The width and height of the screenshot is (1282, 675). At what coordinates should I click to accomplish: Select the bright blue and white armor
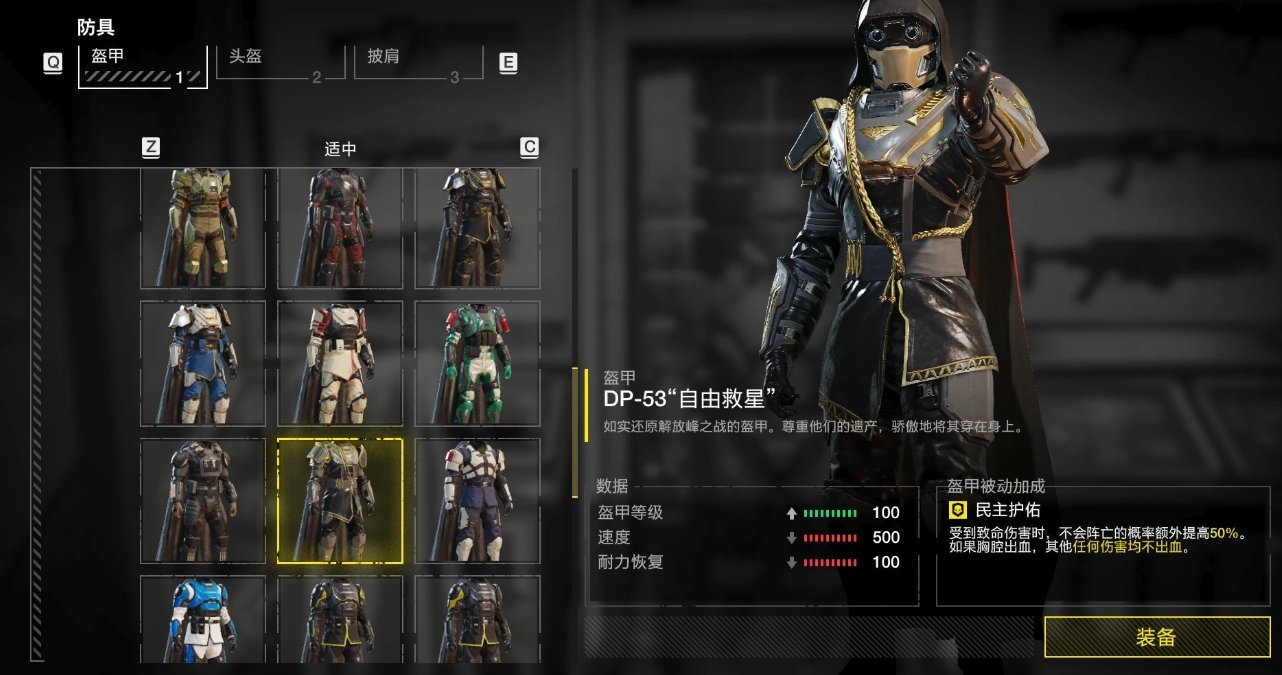click(x=203, y=620)
